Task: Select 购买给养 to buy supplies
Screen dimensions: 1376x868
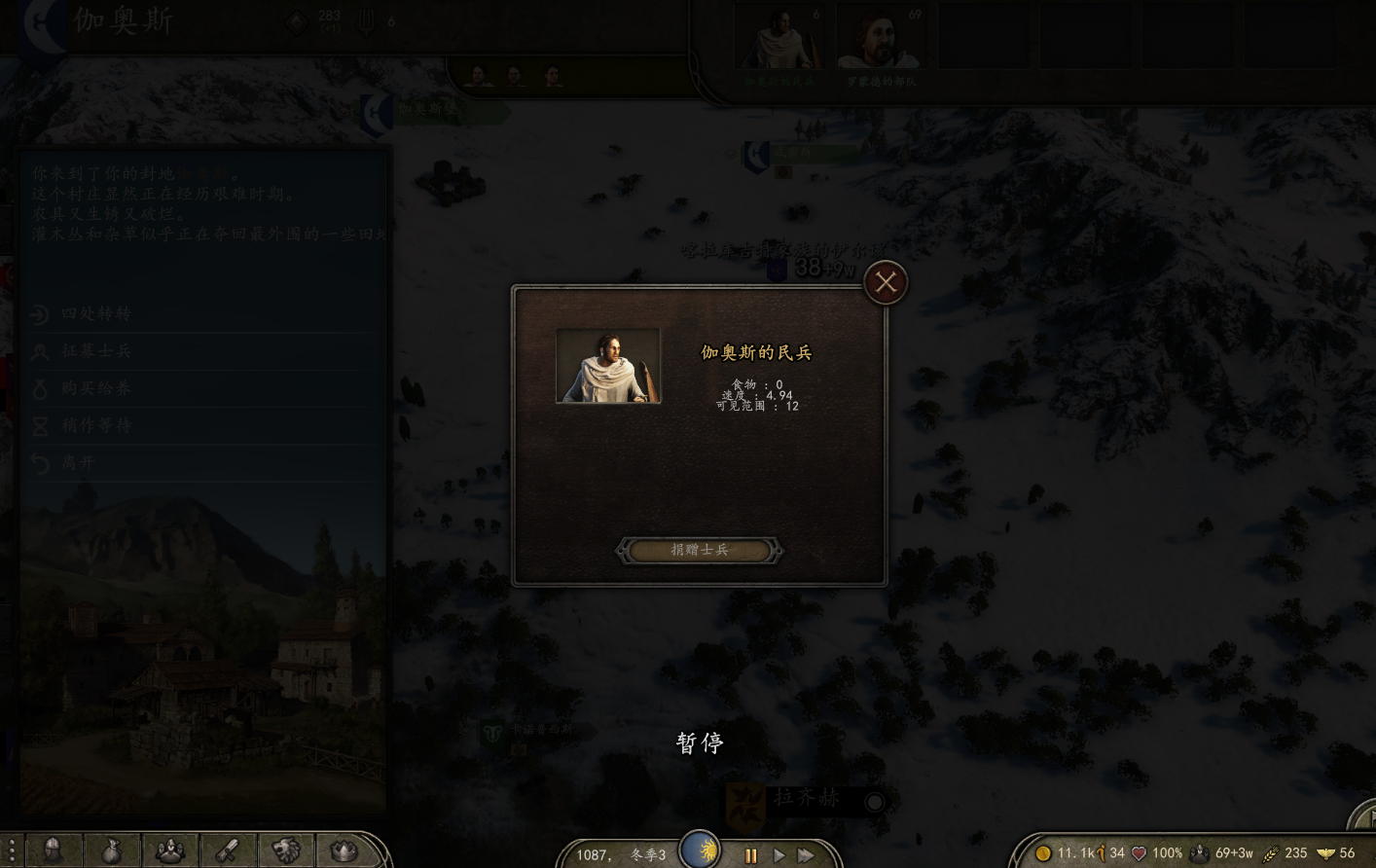Action: 95,388
